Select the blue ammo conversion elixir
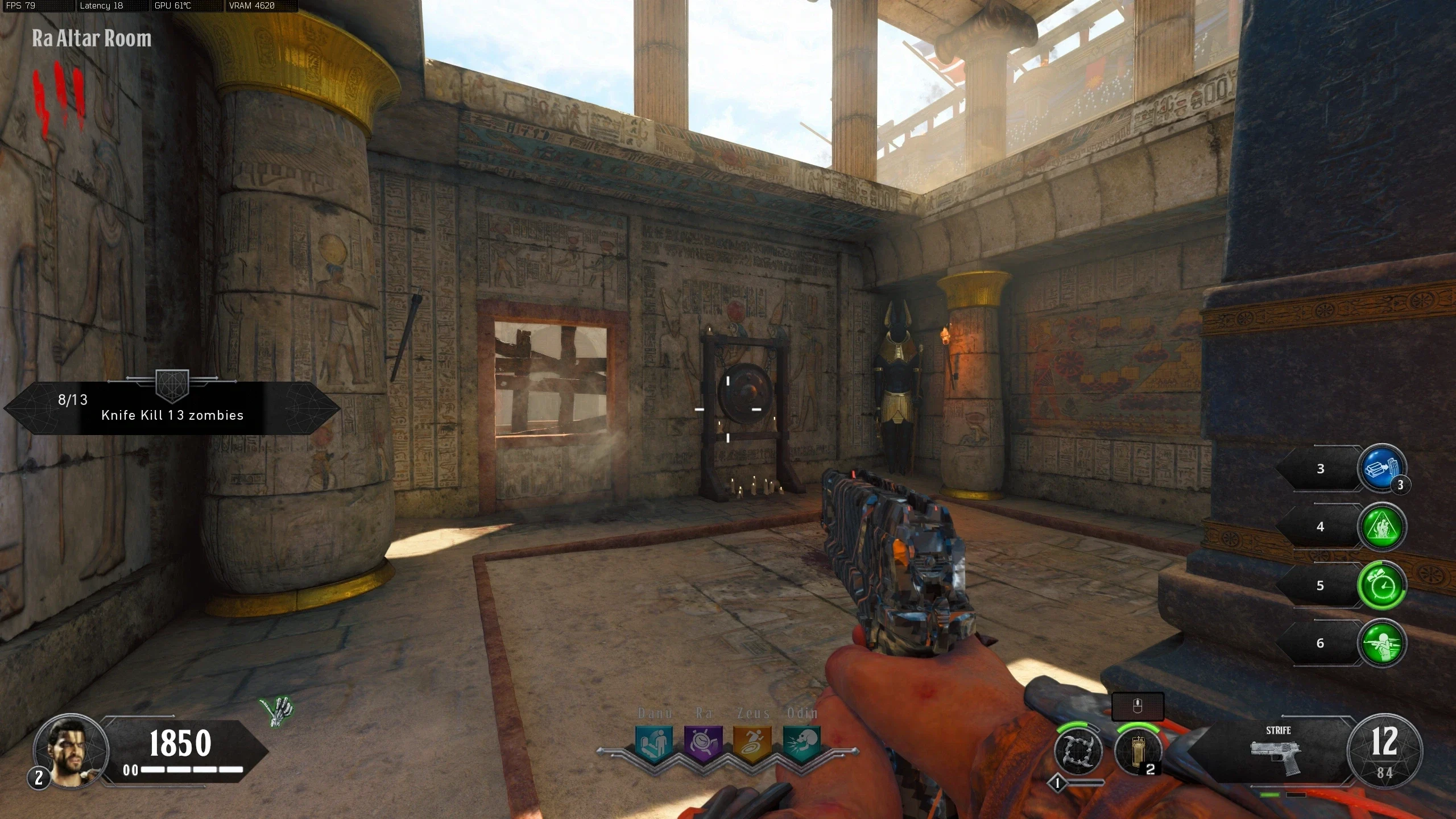This screenshot has width=1456, height=819. (x=1381, y=469)
